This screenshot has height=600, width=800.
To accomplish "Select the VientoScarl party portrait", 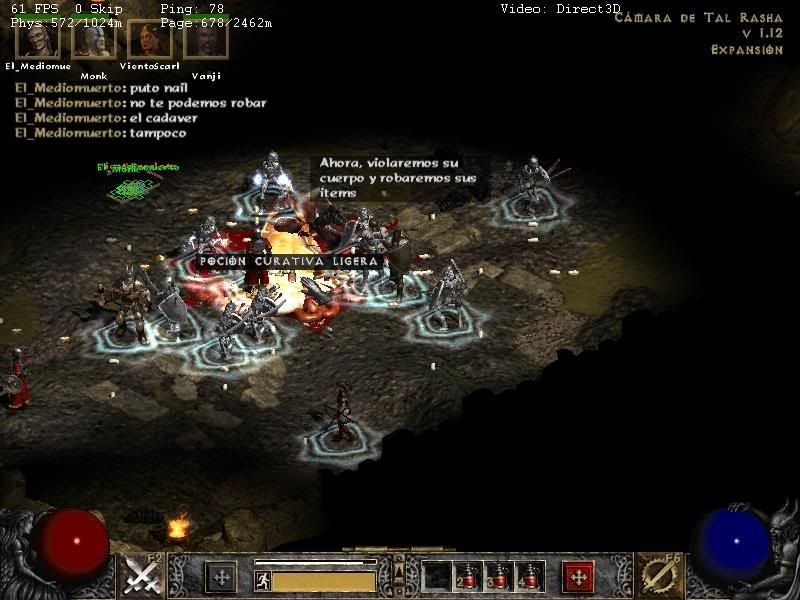I will pos(150,41).
